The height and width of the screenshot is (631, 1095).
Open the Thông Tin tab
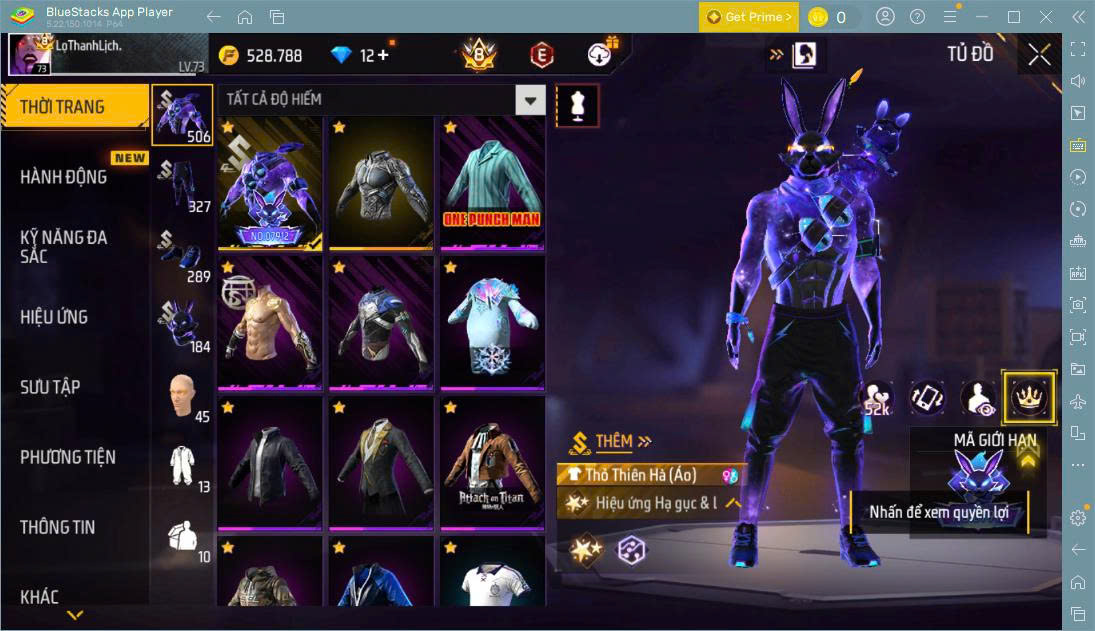click(58, 527)
